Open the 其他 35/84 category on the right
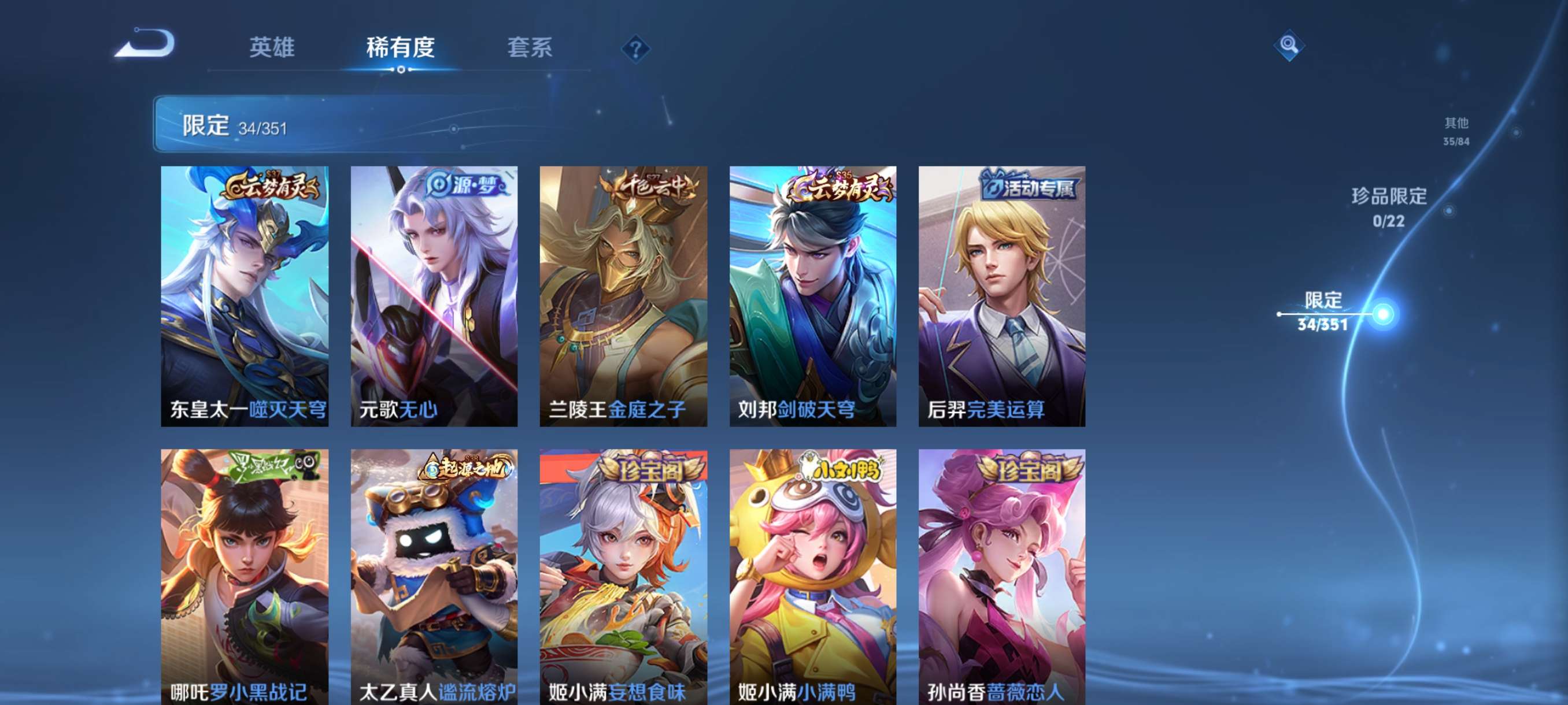1568x705 pixels. click(1456, 131)
